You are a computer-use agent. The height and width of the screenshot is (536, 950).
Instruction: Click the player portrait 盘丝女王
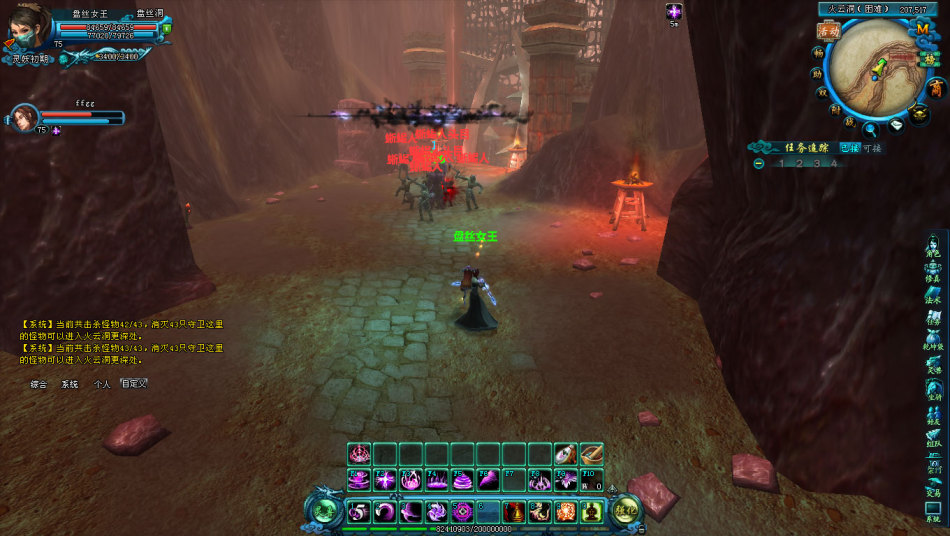[28, 26]
